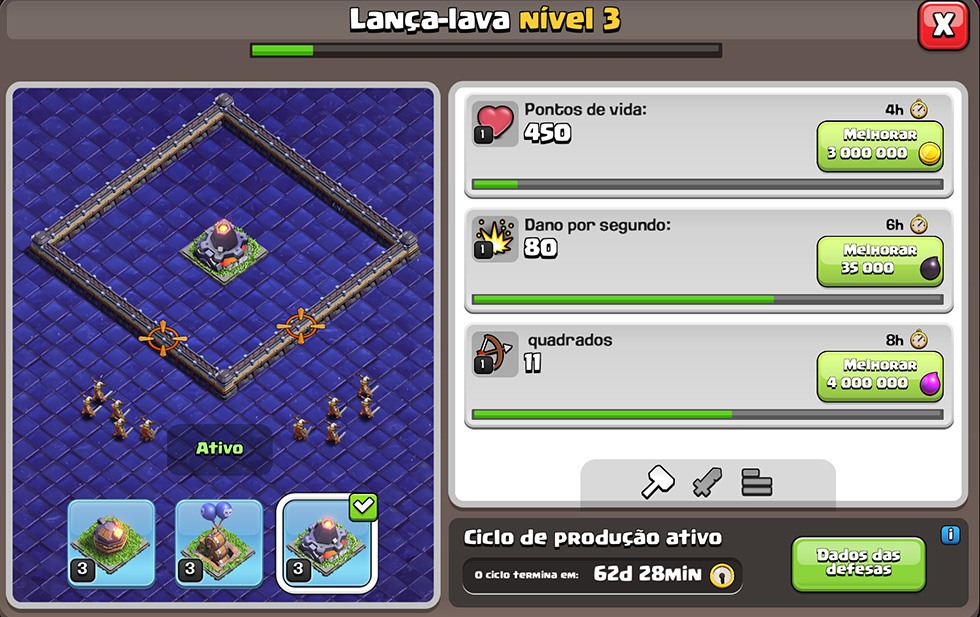
Task: Select the balloon barrel defense thumbnail
Action: click(x=219, y=542)
